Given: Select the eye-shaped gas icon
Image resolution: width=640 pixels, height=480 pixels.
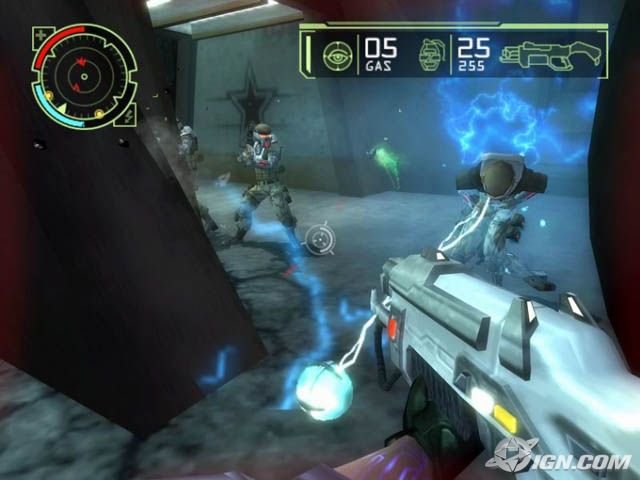Looking at the screenshot, I should [x=338, y=52].
